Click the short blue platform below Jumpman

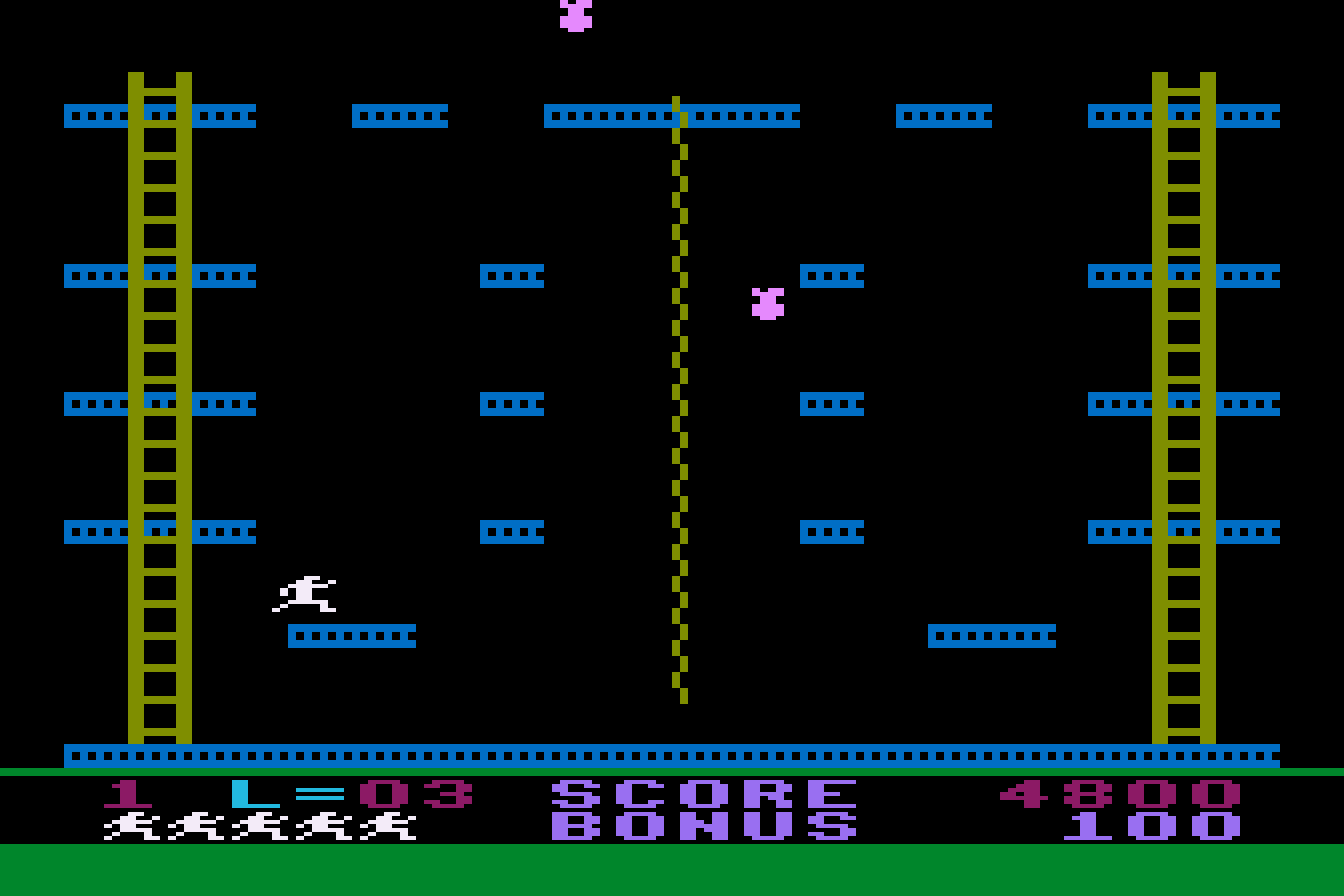[x=350, y=635]
